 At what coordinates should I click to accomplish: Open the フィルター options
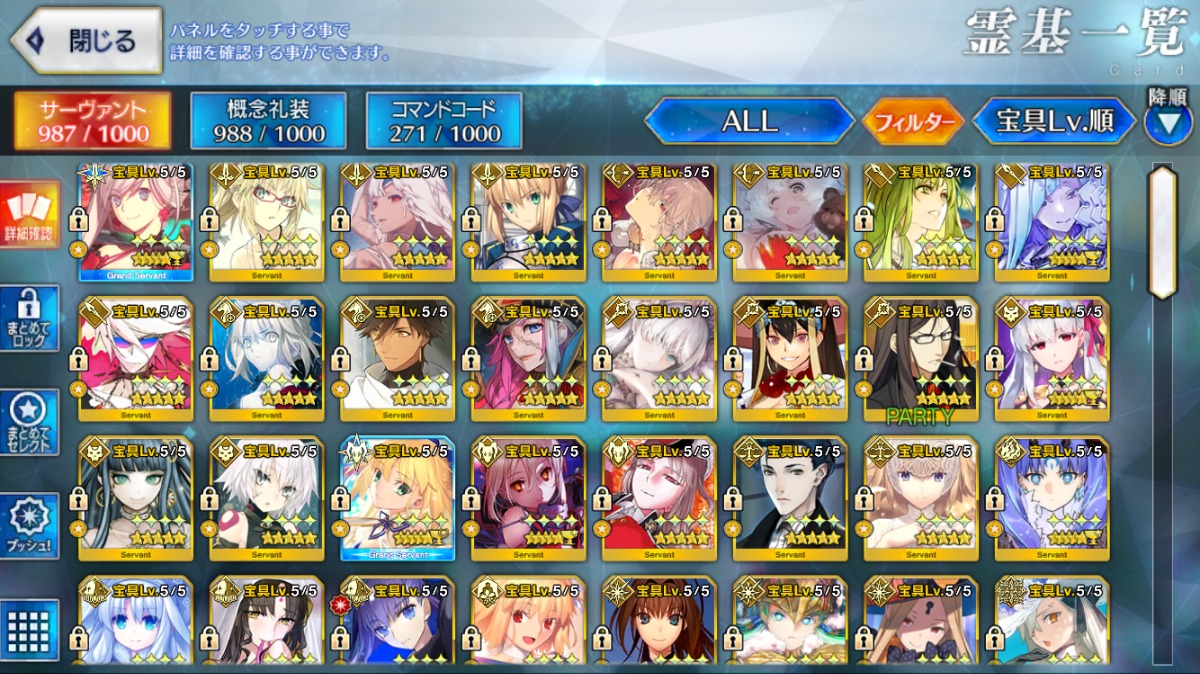[x=913, y=123]
